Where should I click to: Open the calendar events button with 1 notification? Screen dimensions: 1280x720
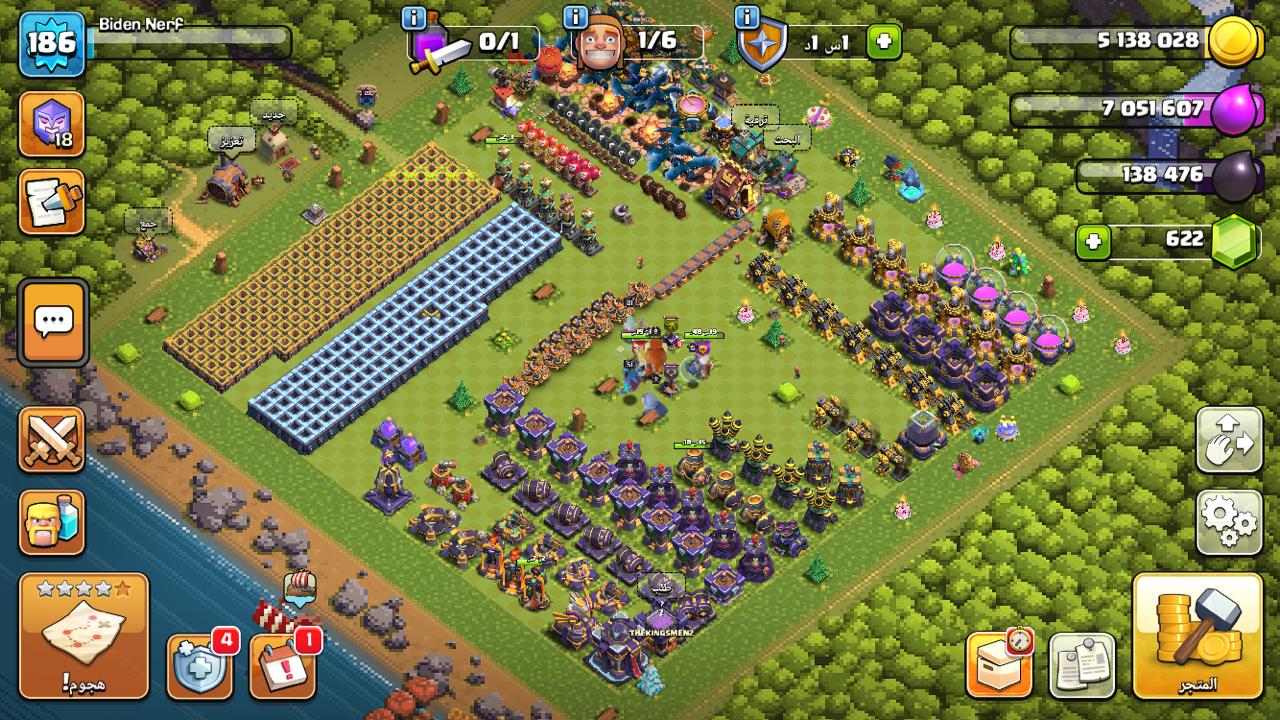(282, 665)
